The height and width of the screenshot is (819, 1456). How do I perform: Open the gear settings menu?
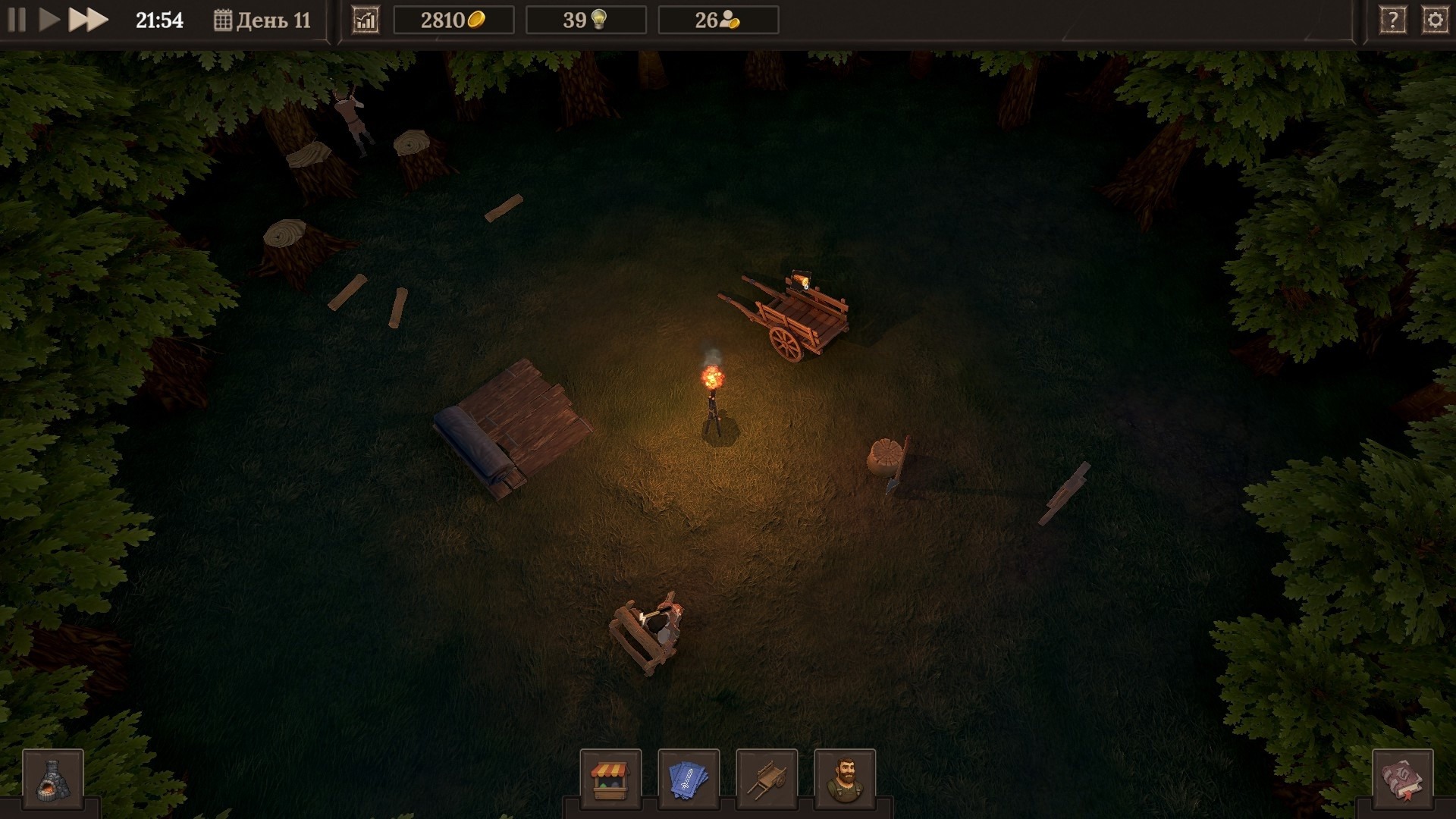pyautogui.click(x=1435, y=20)
